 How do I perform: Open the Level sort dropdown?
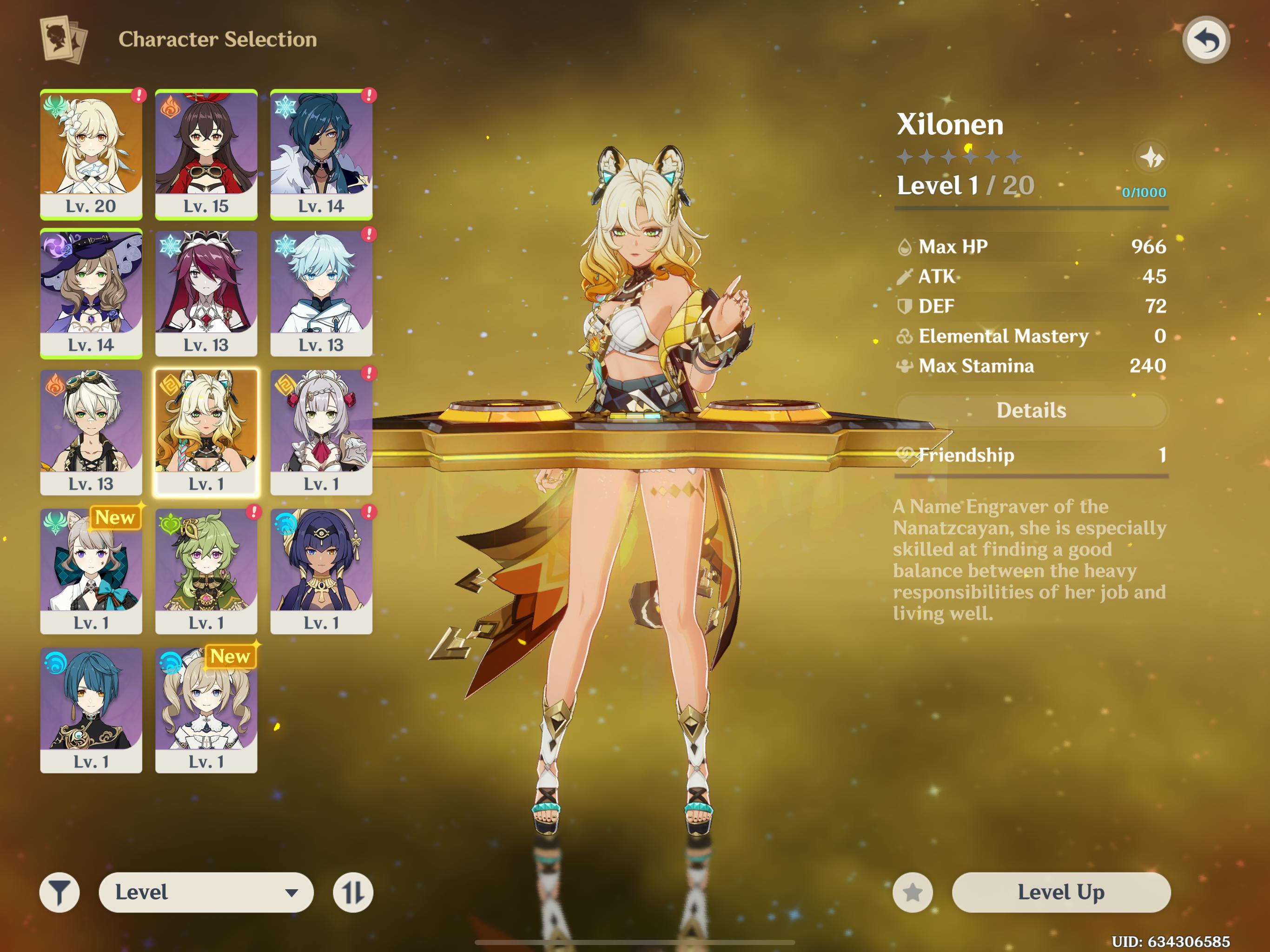tap(206, 892)
